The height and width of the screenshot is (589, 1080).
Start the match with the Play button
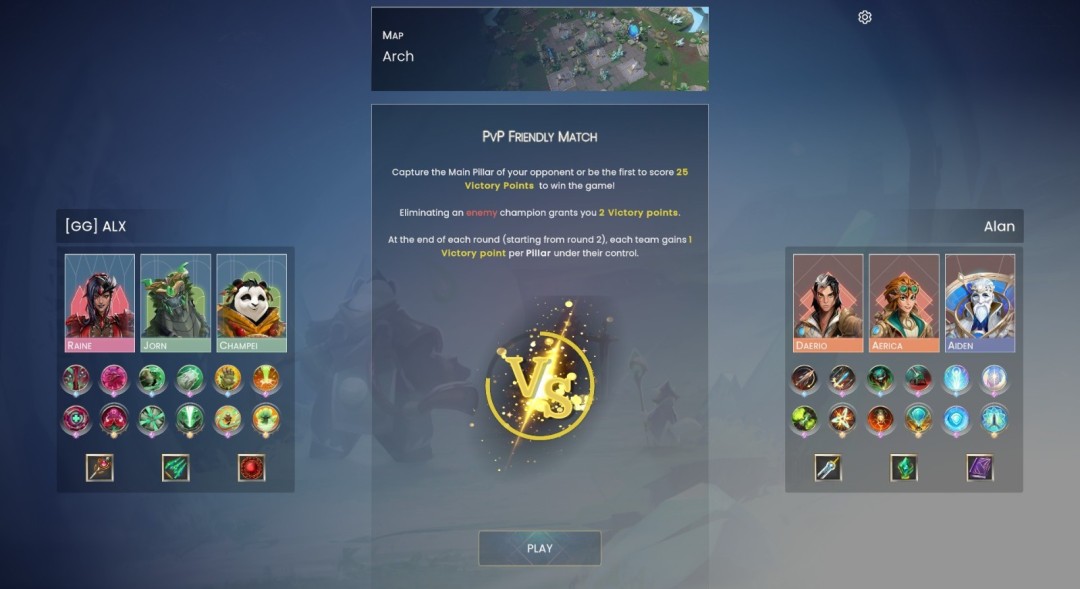(x=539, y=548)
